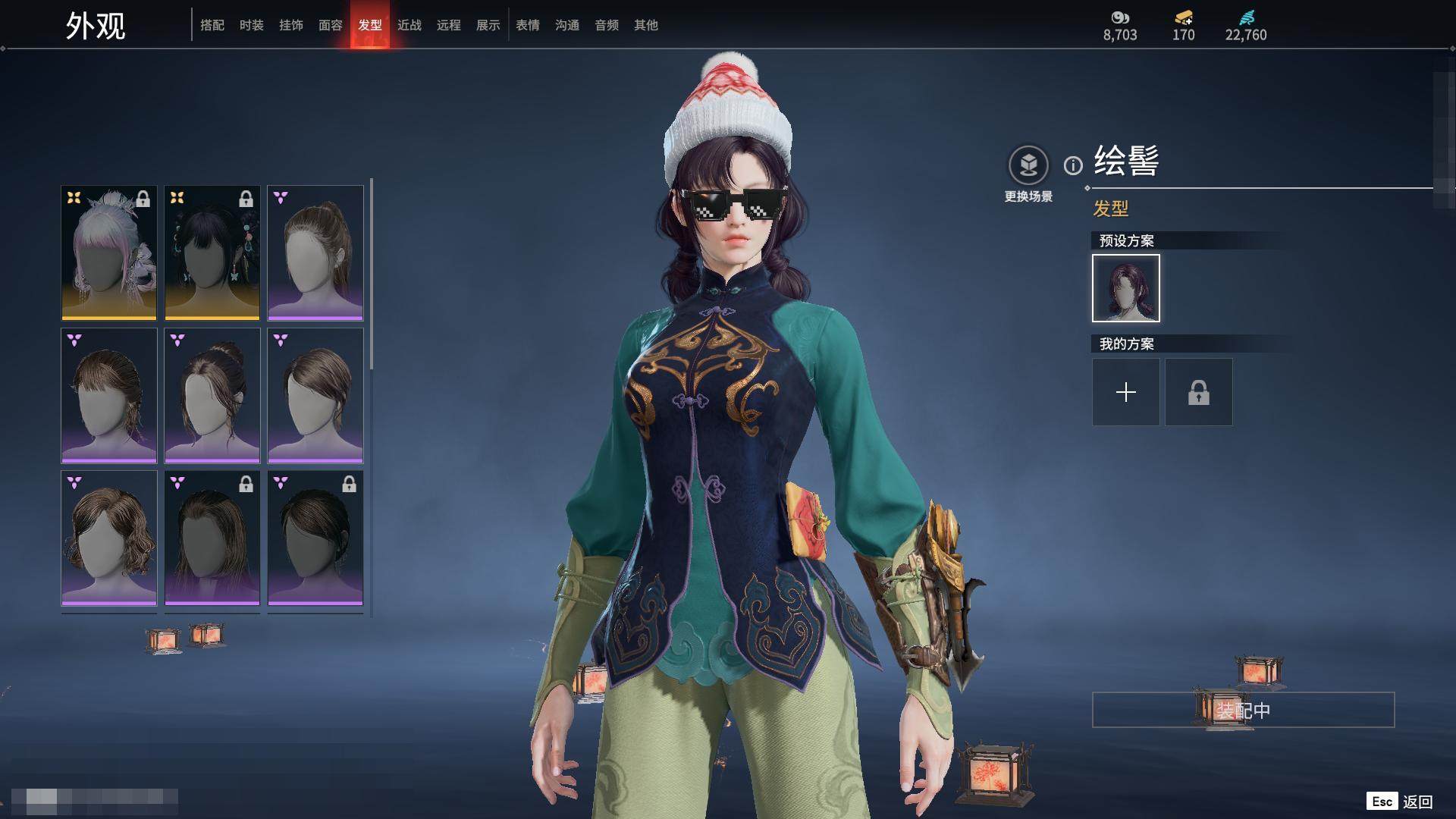Show the 展示 tab
Image resolution: width=1456 pixels, height=819 pixels.
coord(488,25)
